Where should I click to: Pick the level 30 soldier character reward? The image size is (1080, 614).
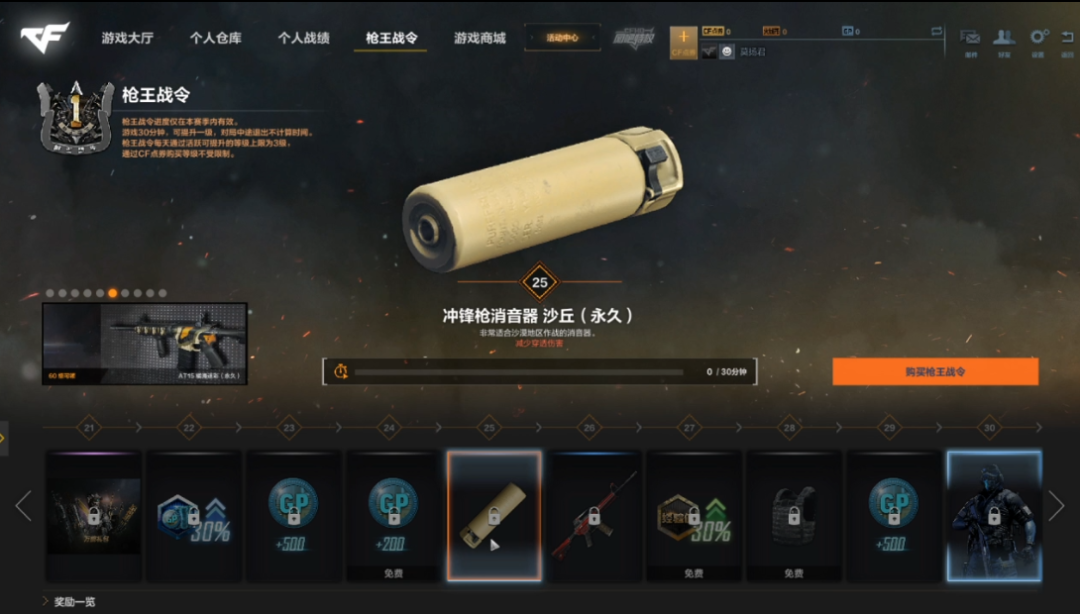click(994, 515)
